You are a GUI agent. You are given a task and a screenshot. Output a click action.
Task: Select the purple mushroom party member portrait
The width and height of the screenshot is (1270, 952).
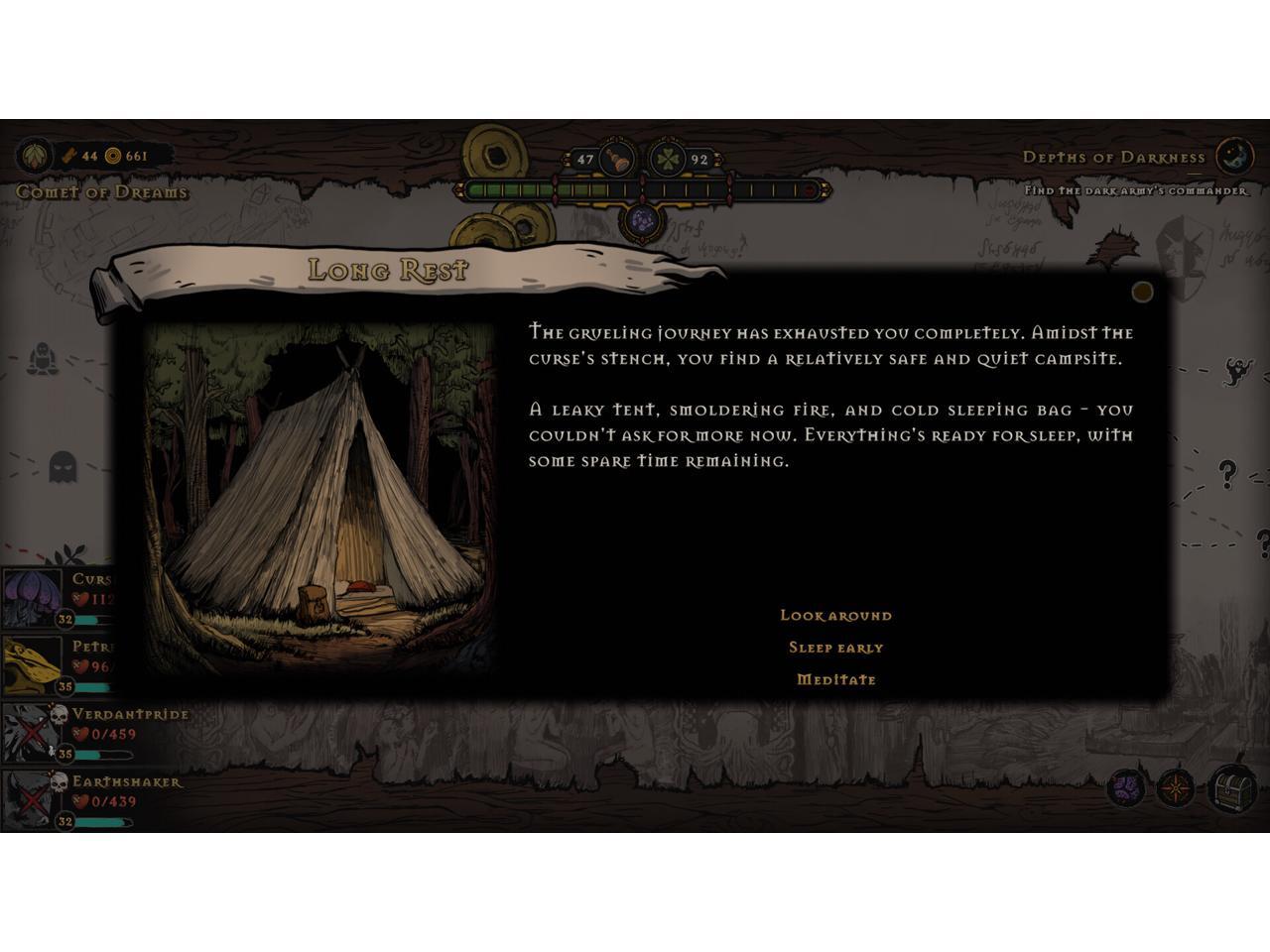pyautogui.click(x=30, y=598)
